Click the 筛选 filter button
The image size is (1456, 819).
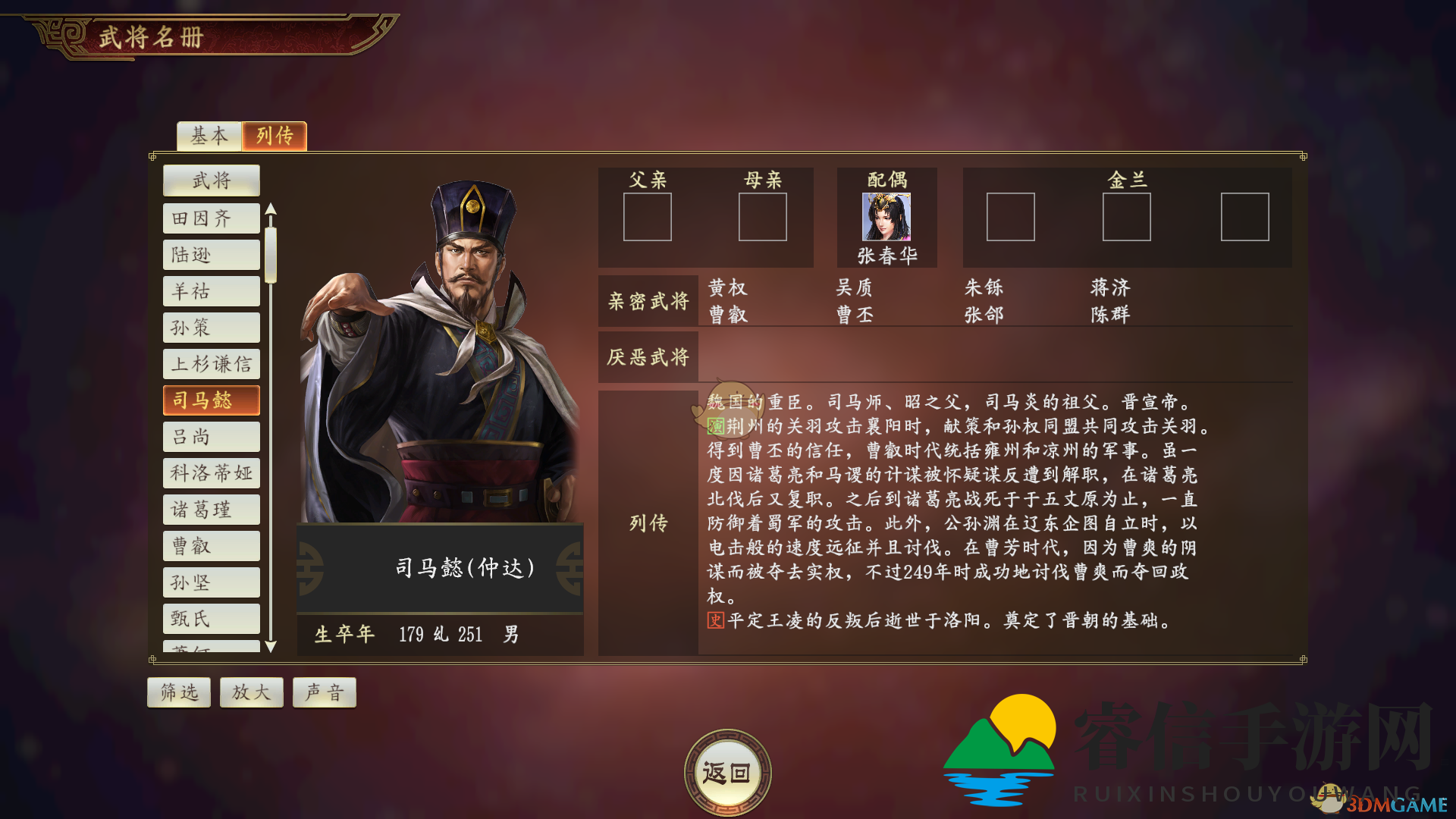click(x=178, y=692)
